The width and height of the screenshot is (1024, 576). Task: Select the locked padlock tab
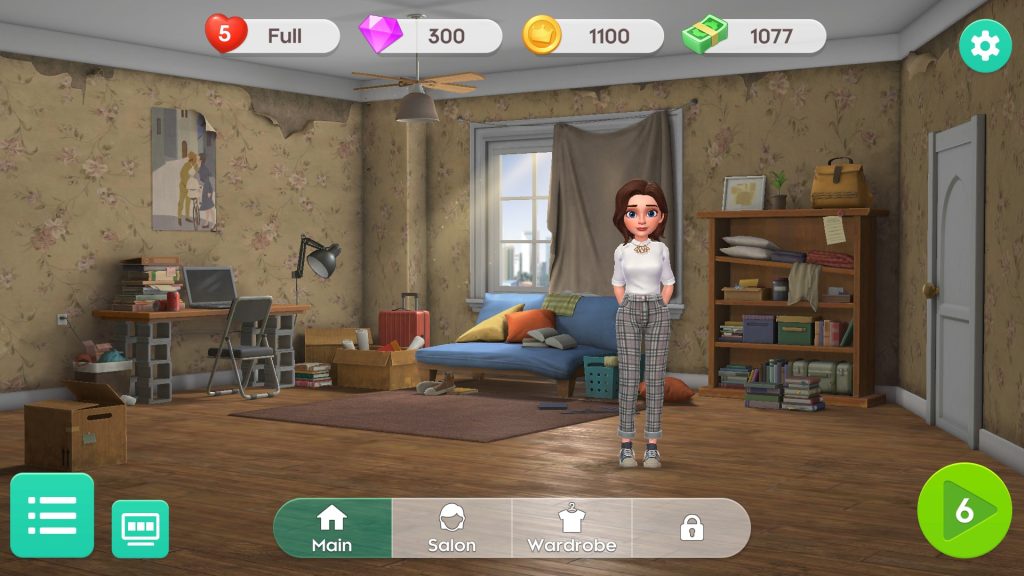pyautogui.click(x=691, y=528)
